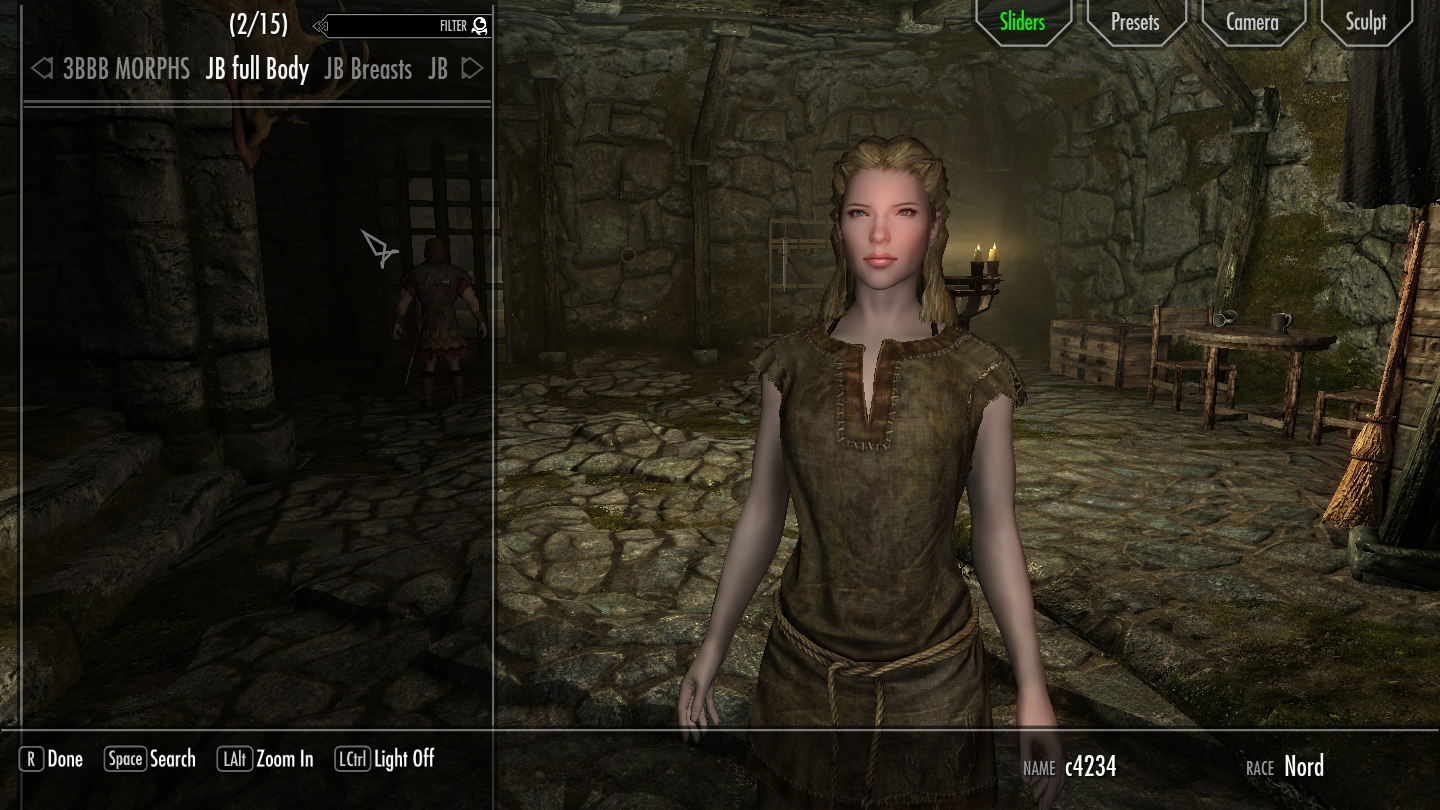Click the right chevron after the JB category
Screen dimensions: 1440x810
pyautogui.click(x=473, y=68)
